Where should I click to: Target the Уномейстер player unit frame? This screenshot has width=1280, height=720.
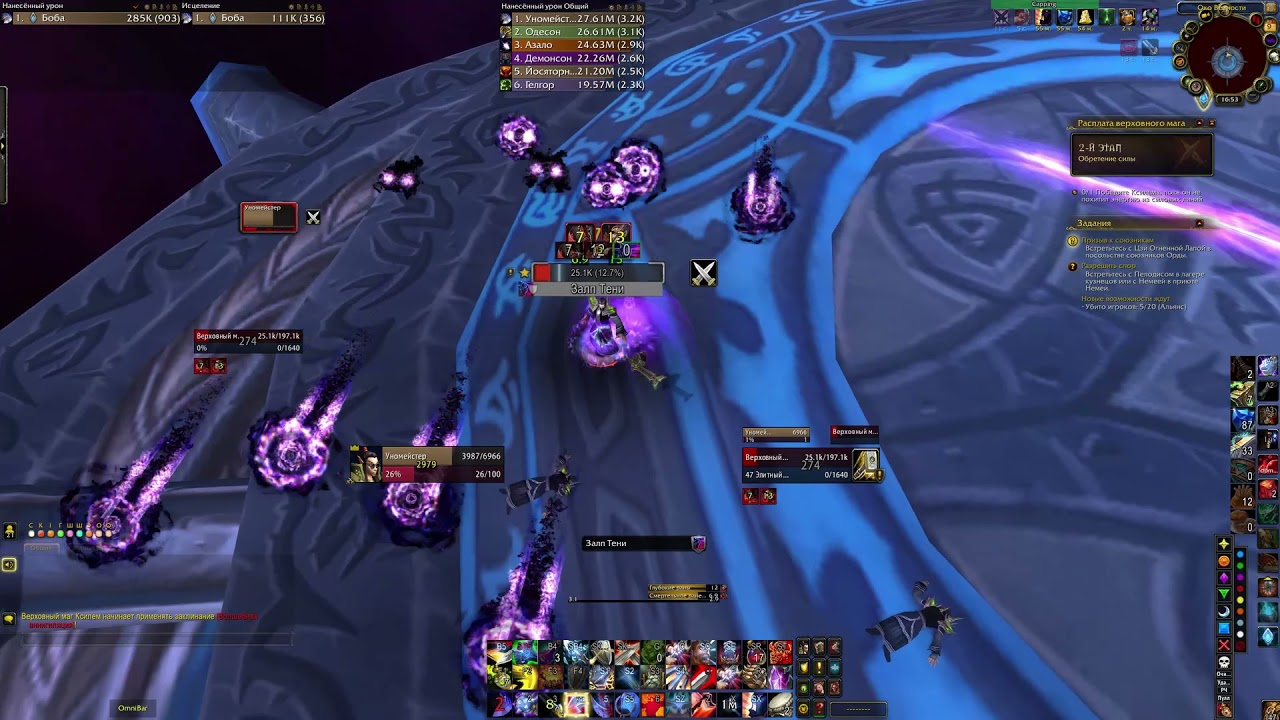(x=425, y=465)
